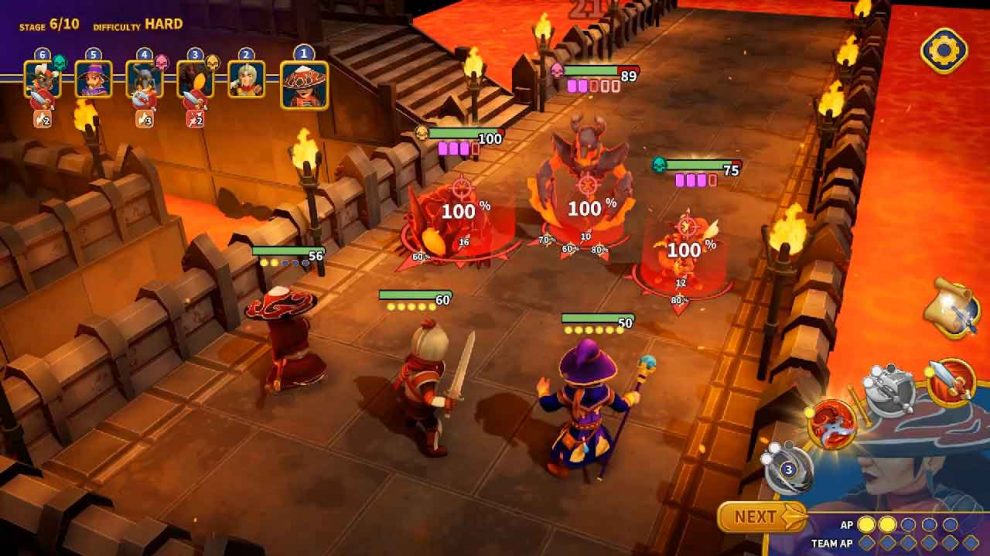Select the knight portrait in turn slot 2
Screen dimensions: 990x556
point(246,79)
